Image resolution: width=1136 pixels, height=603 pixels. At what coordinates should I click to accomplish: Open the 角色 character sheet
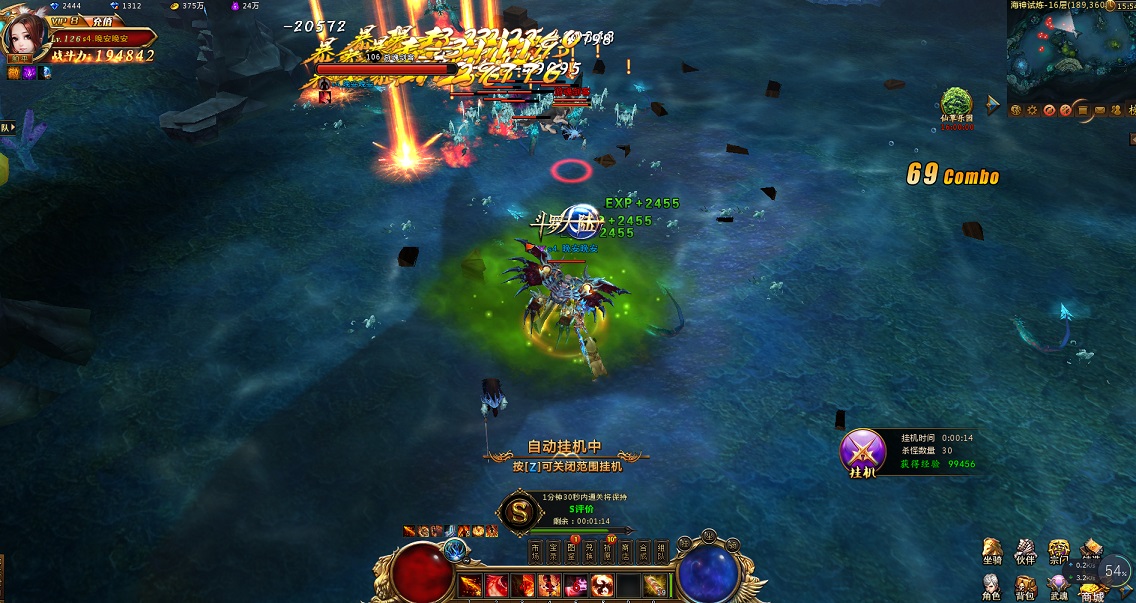992,587
